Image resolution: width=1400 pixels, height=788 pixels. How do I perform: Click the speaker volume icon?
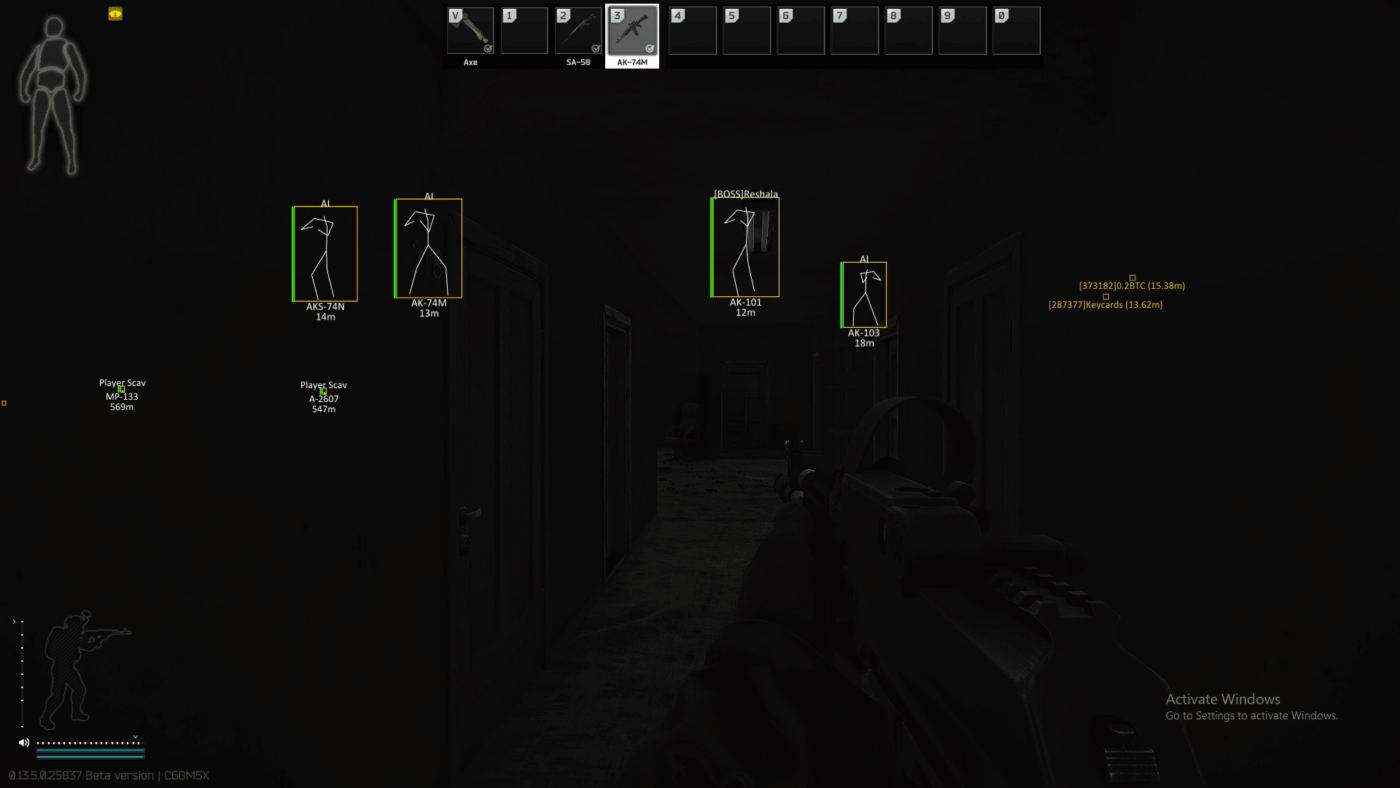pos(22,742)
